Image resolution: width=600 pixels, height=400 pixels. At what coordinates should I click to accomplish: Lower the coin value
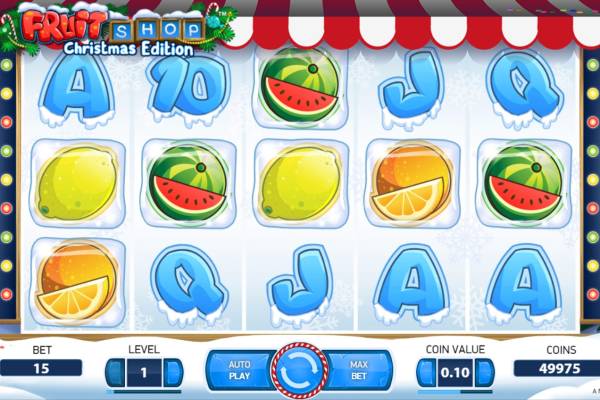tap(425, 372)
